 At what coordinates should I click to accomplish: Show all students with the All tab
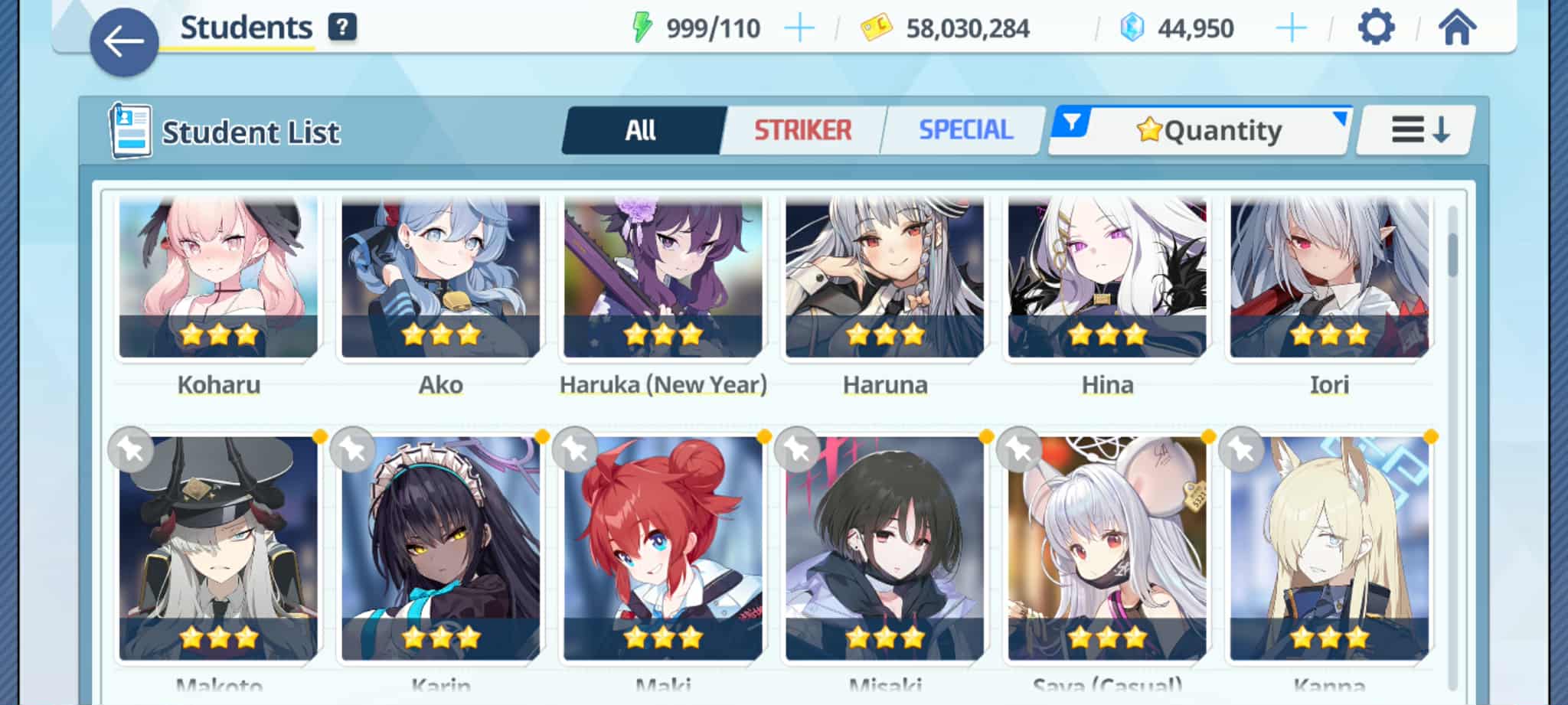pos(642,130)
